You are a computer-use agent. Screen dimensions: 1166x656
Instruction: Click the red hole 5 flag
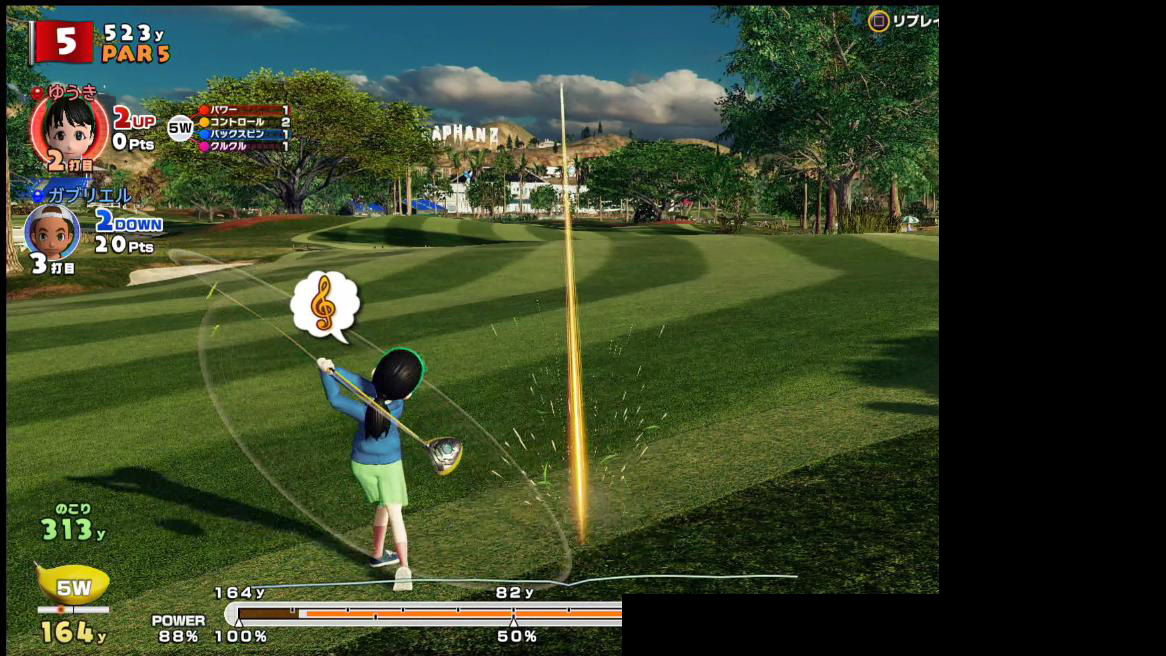pyautogui.click(x=62, y=42)
